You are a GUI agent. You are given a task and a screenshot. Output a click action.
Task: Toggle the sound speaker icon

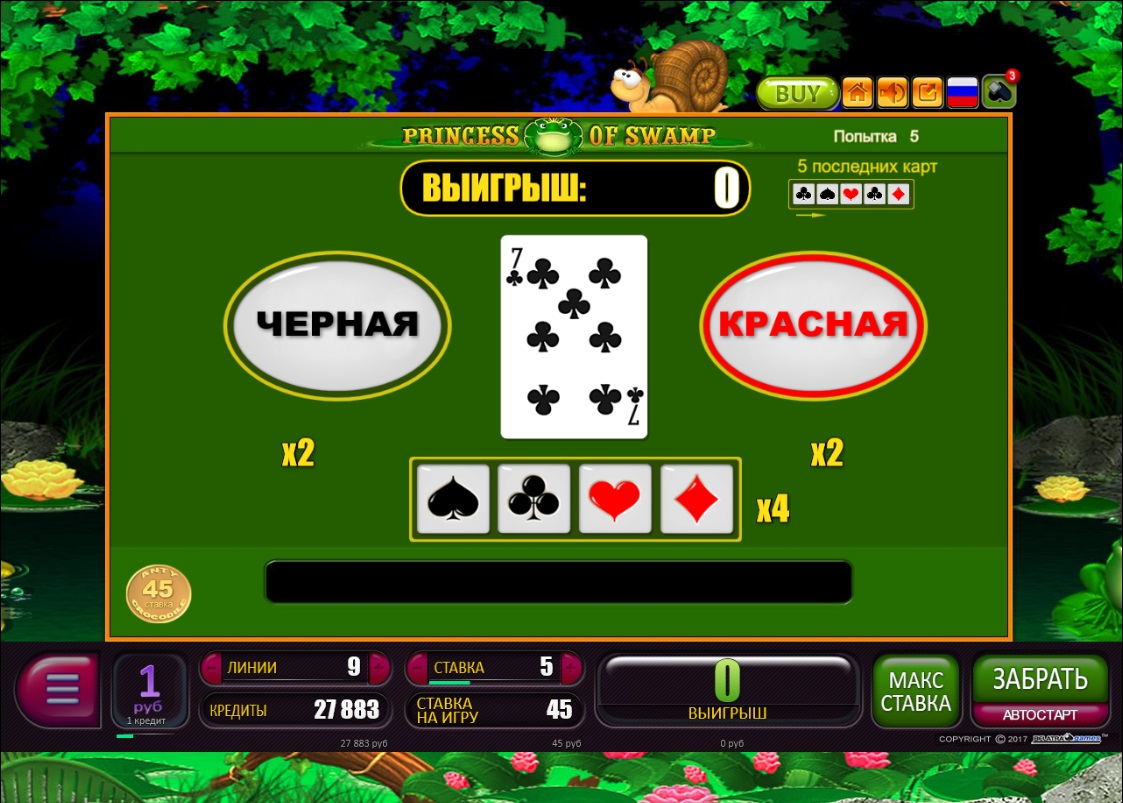coord(892,93)
